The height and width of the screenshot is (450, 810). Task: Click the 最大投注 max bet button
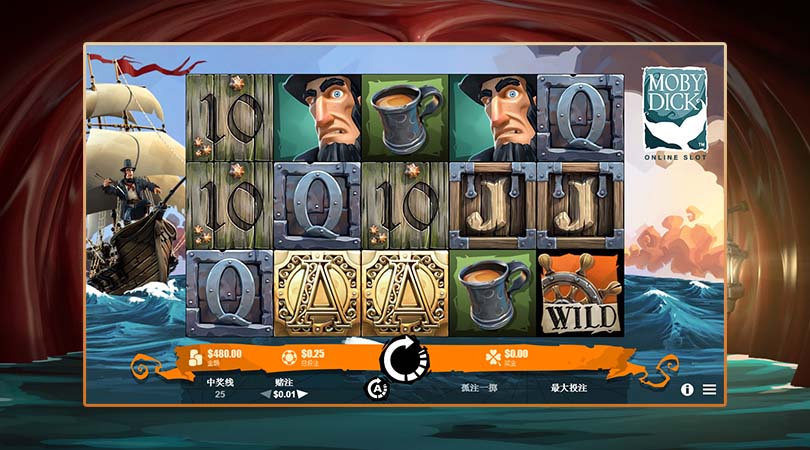[568, 387]
